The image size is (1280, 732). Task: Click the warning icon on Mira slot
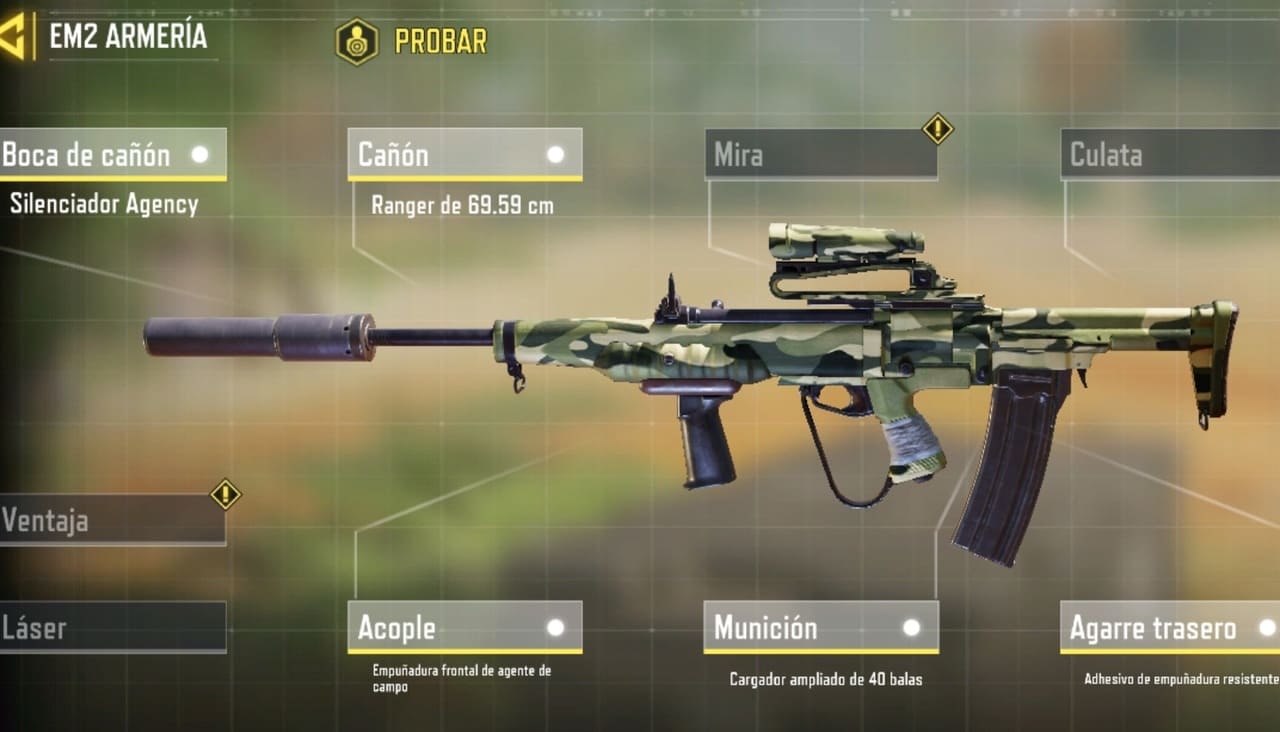(x=937, y=128)
